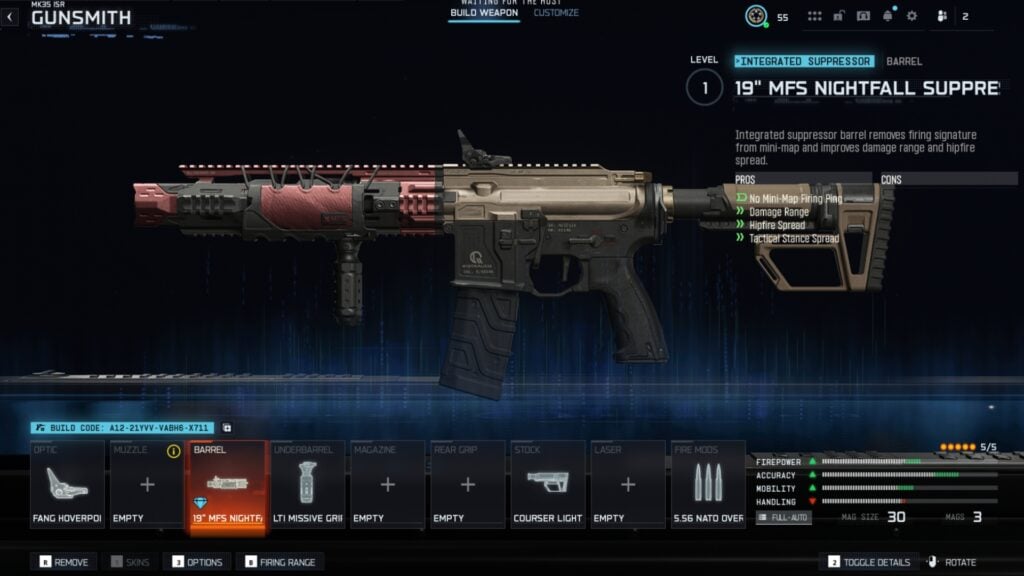Pick the empty Magazine attachment slot
1024x576 pixels.
click(x=387, y=485)
